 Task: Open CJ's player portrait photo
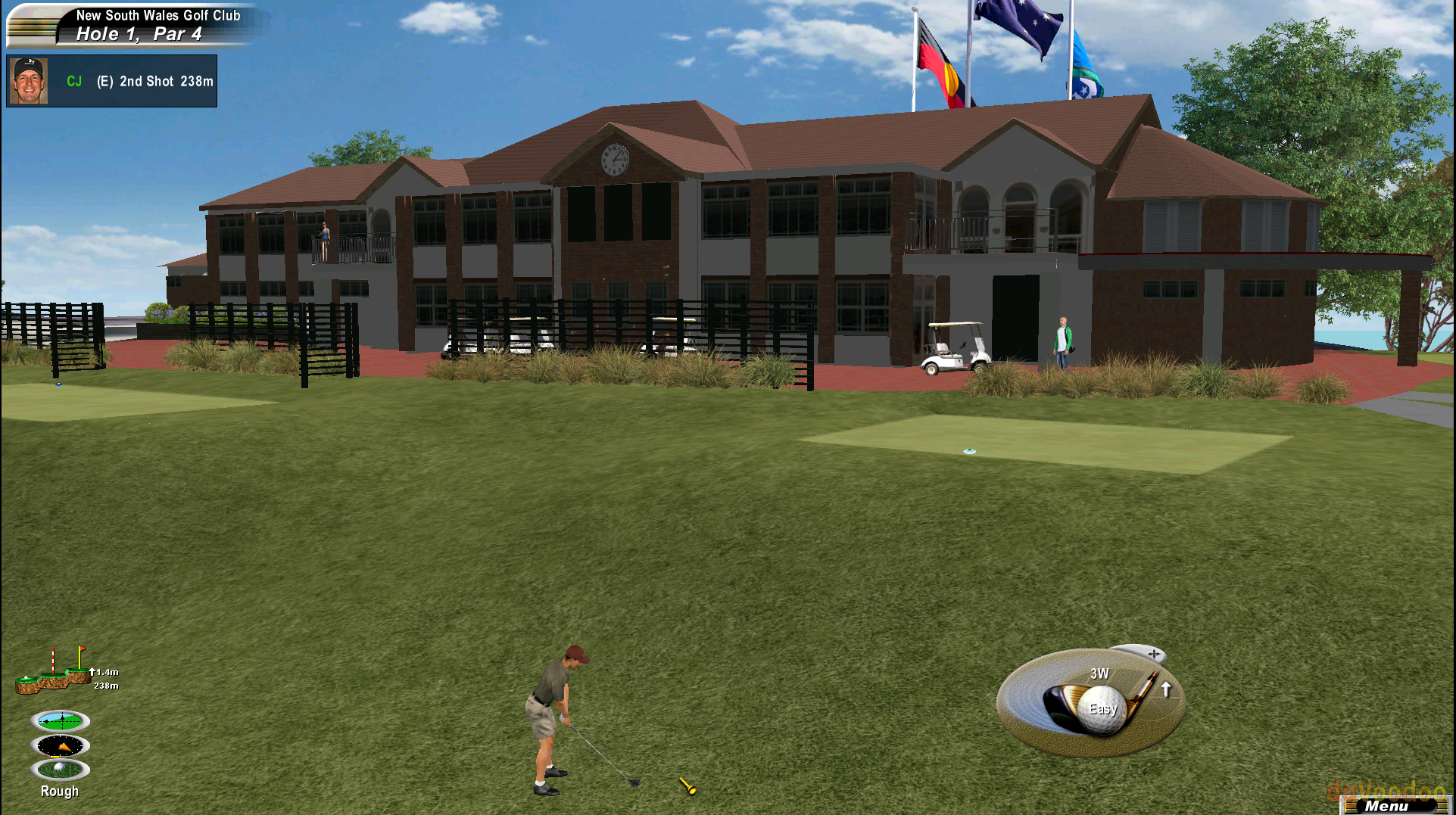29,79
